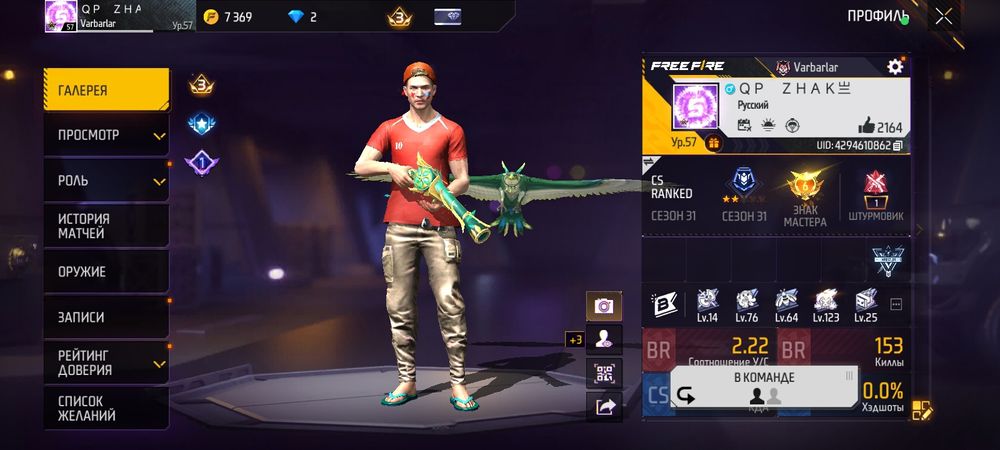
Task: Open Рейтинг доверия
Action: [105, 362]
